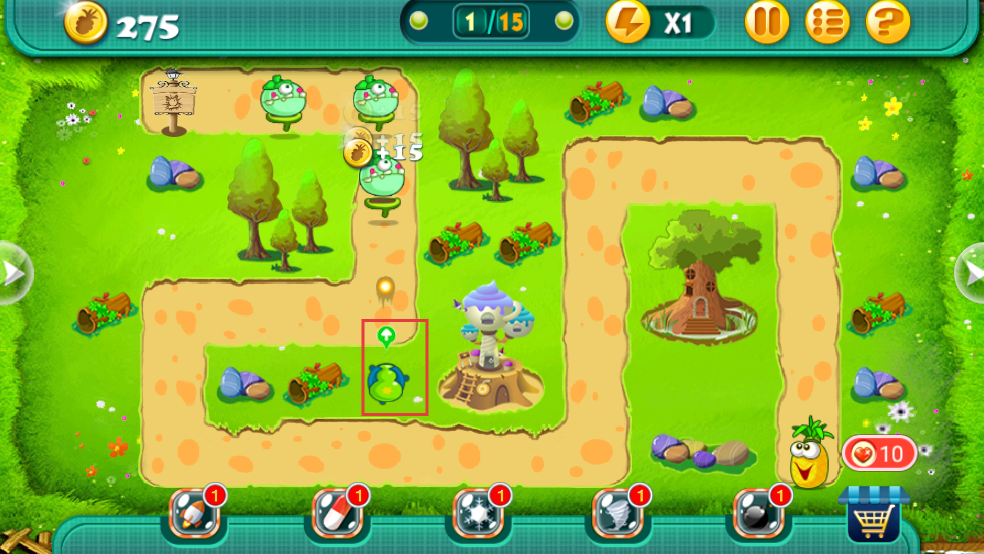Click the left side arrow button
Image resolution: width=984 pixels, height=554 pixels.
coord(13,272)
